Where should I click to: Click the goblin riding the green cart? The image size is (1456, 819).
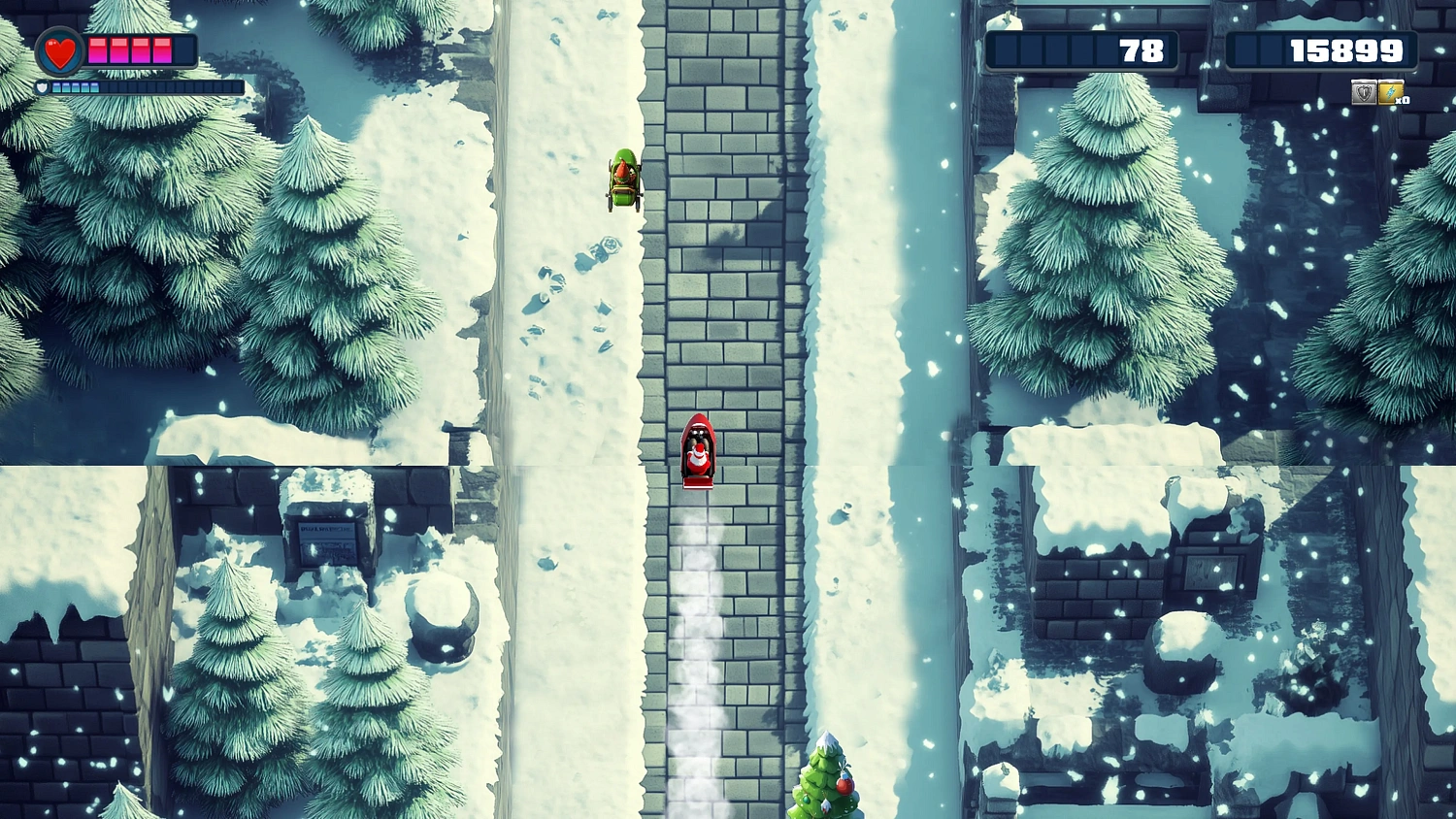click(624, 180)
